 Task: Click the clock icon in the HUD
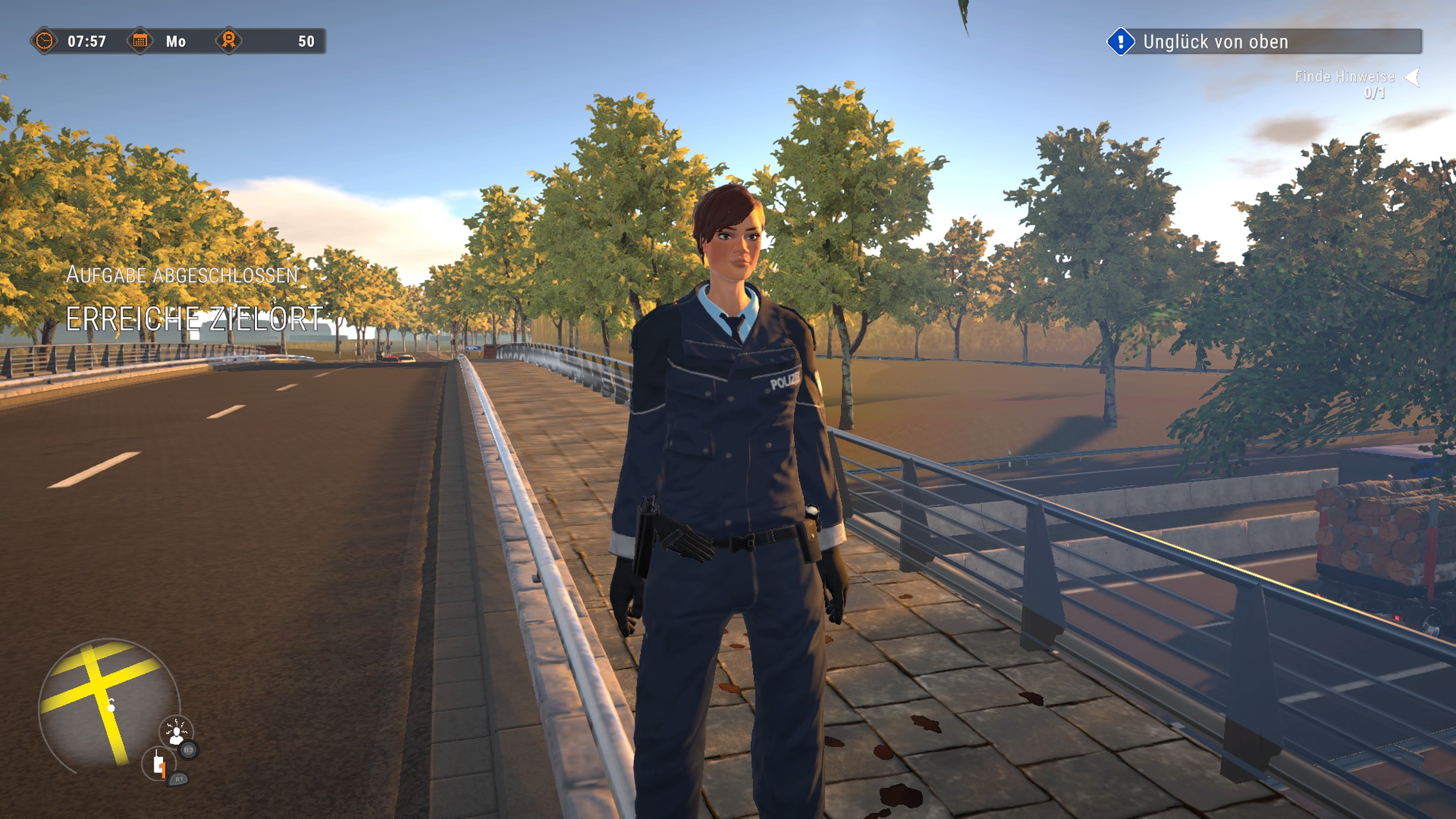point(45,41)
